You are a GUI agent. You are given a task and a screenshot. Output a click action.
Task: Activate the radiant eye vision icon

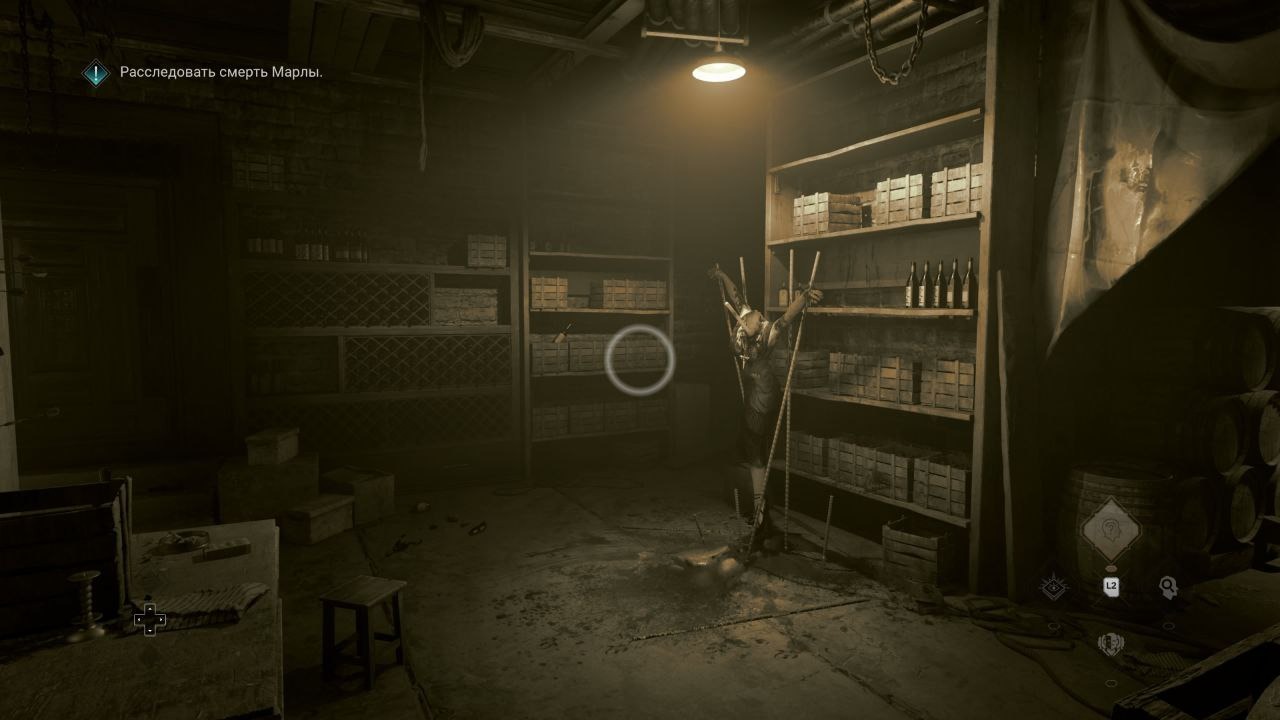point(1052,588)
